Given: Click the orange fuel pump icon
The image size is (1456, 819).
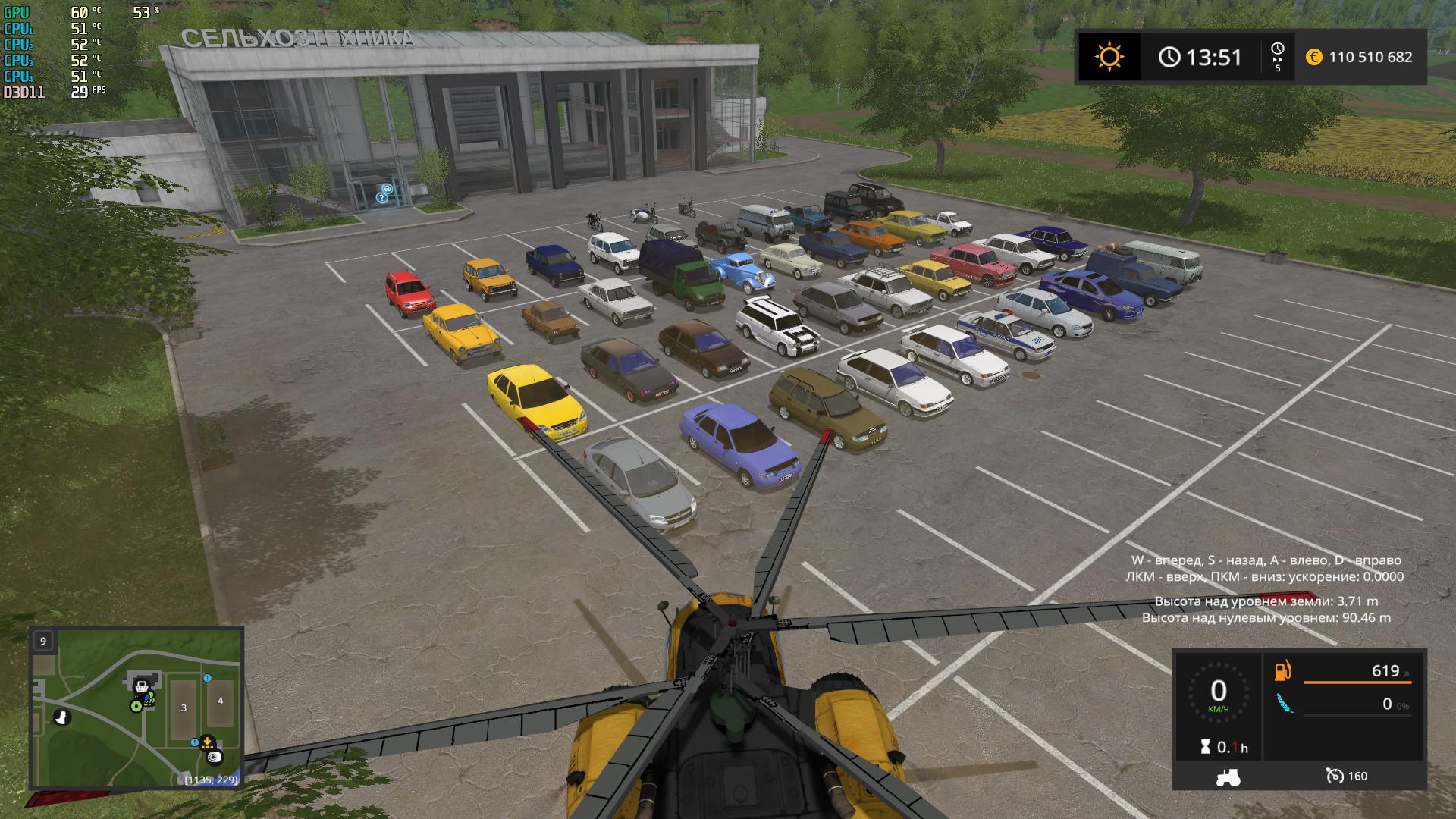Looking at the screenshot, I should point(1283,670).
